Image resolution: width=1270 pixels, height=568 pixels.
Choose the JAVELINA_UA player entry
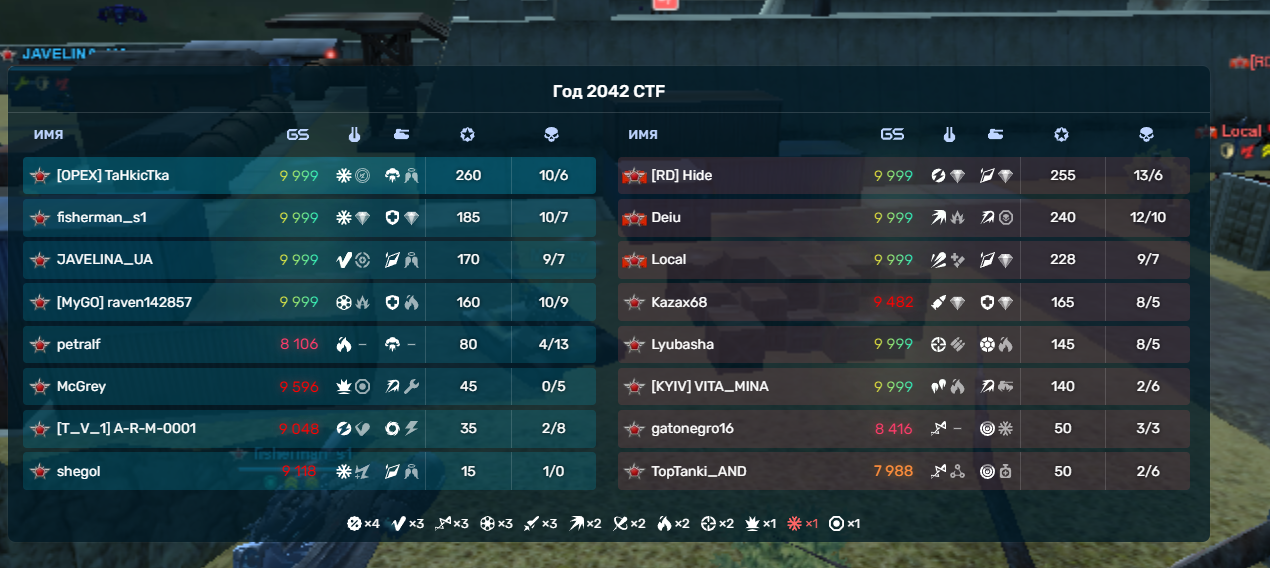[105, 260]
